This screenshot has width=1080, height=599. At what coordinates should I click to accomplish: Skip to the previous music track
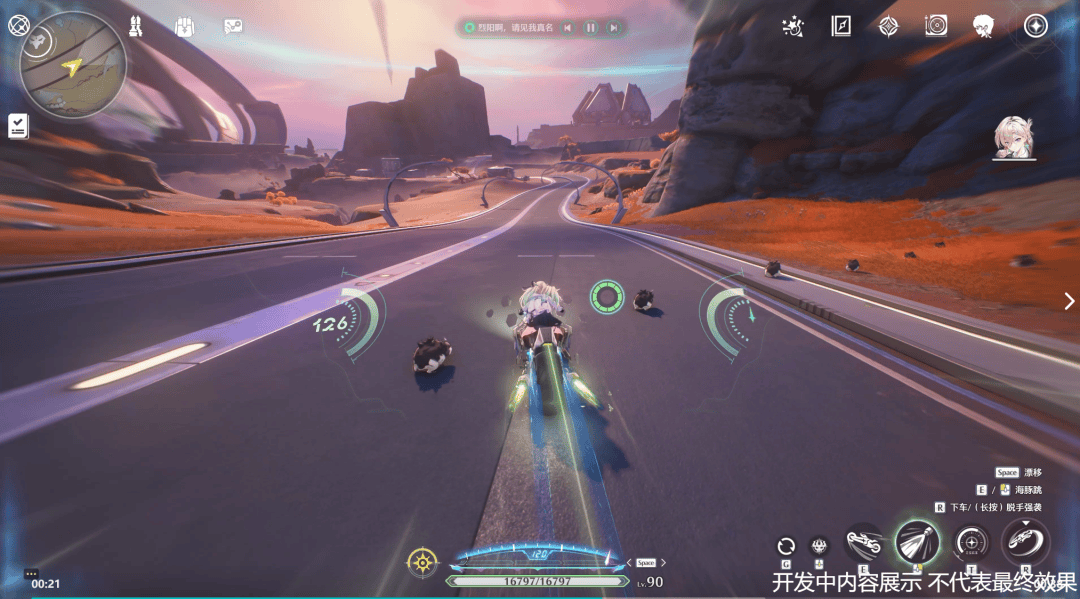pyautogui.click(x=568, y=28)
